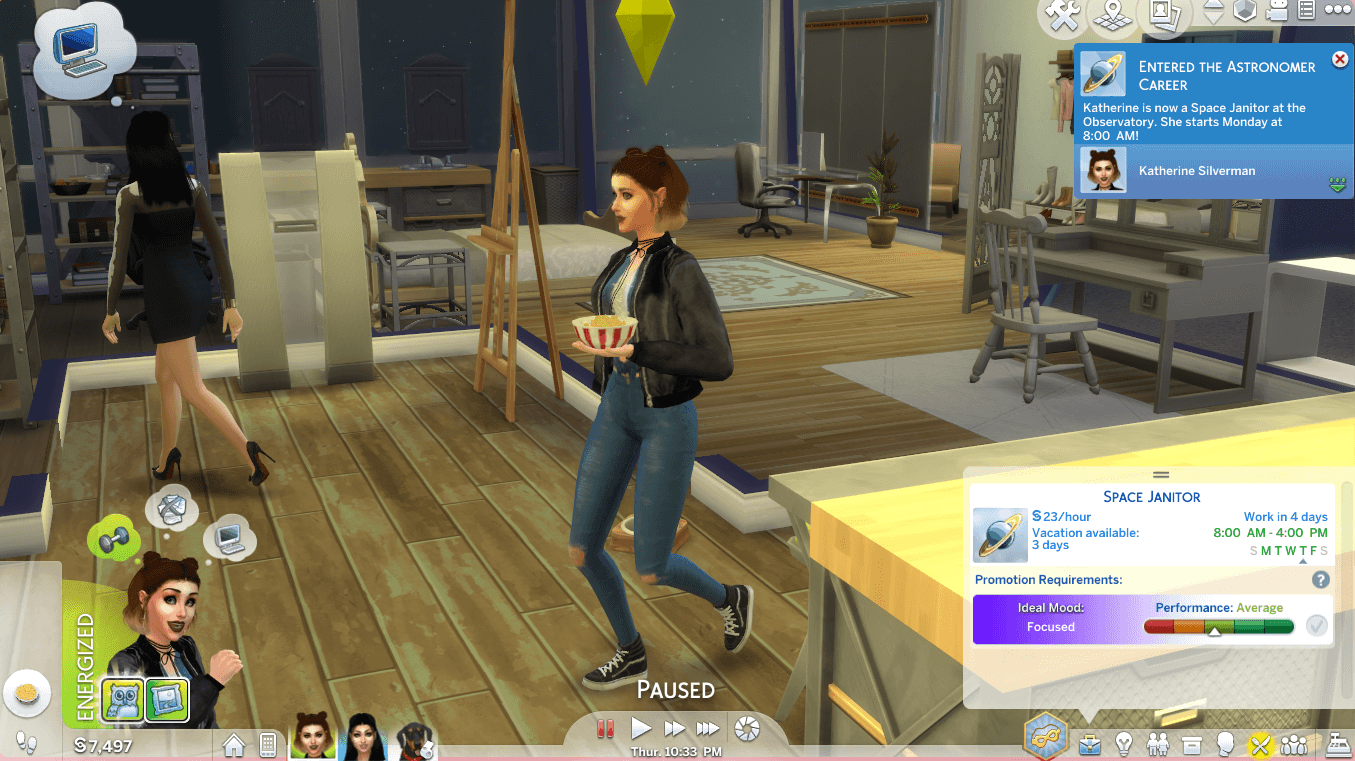The image size is (1355, 761).
Task: Open the skills lightbulb panel
Action: (1124, 745)
